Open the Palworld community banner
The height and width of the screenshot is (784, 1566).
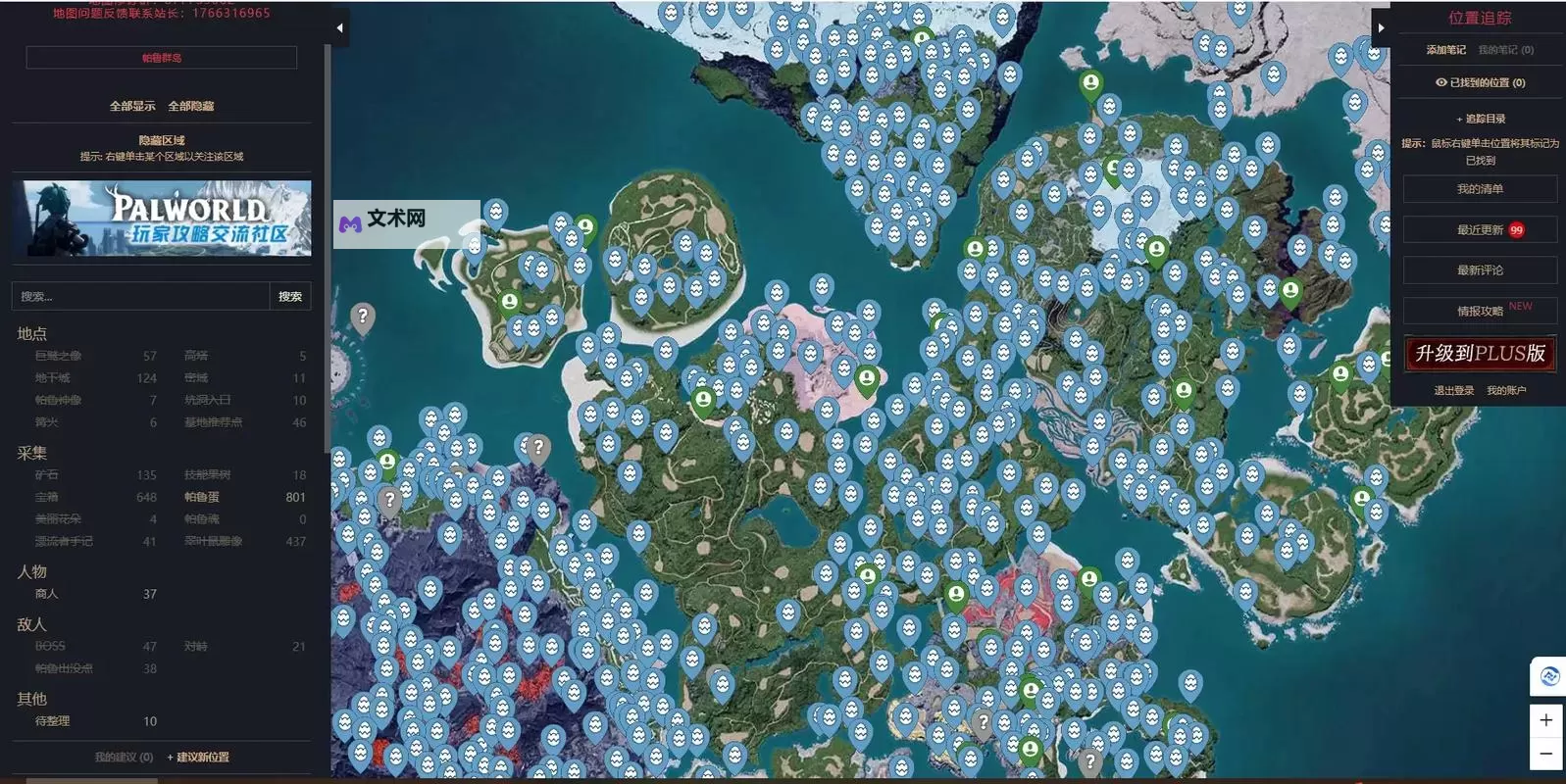pos(162,219)
